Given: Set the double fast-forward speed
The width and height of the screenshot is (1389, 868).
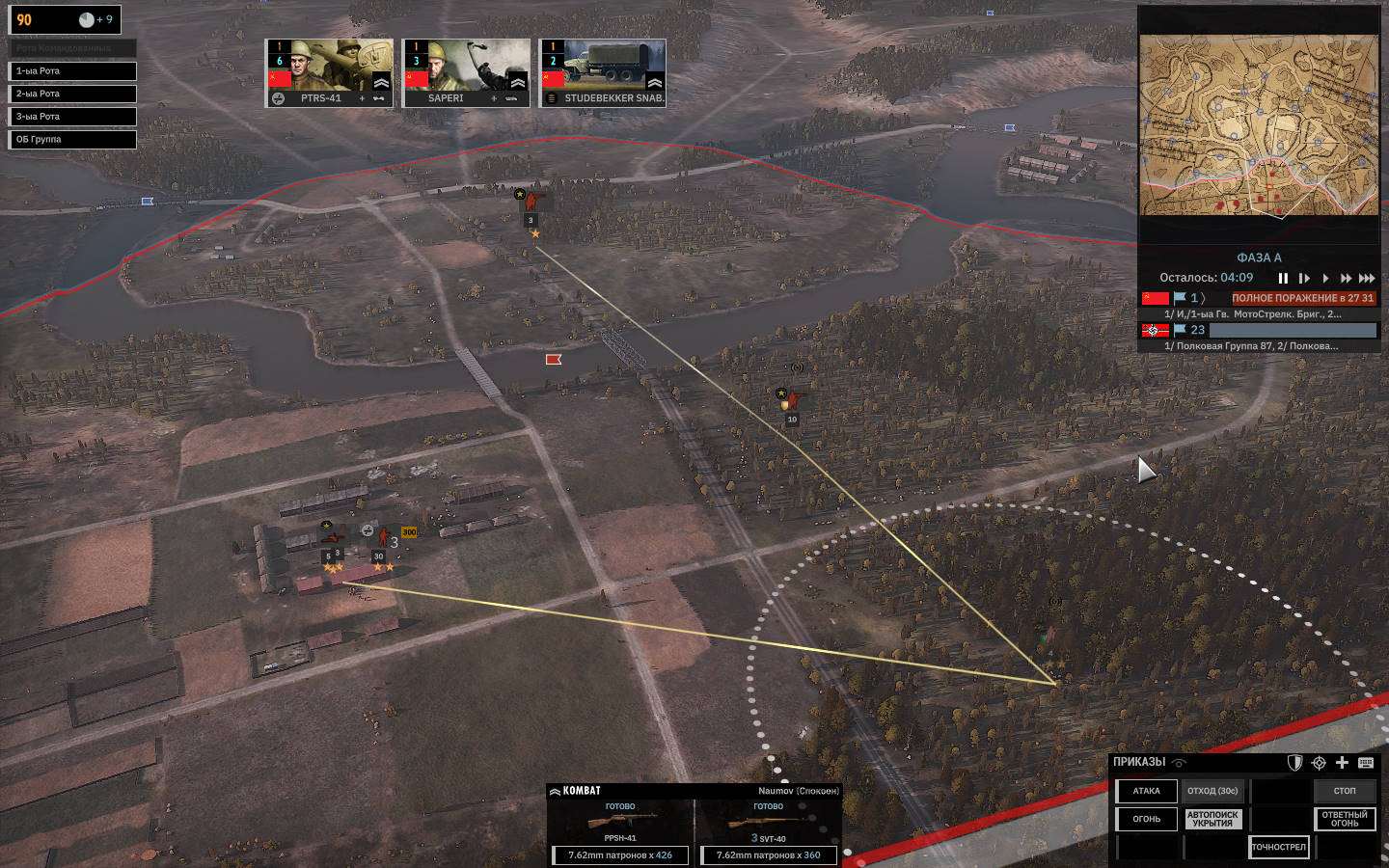Looking at the screenshot, I should pos(1346,278).
